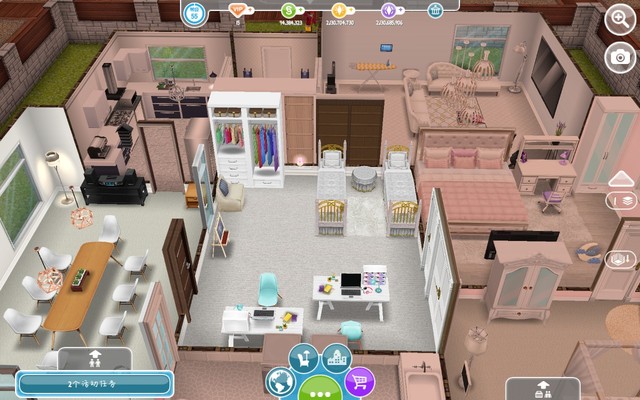This screenshot has height=400, width=640.
Task: Open the world globe map
Action: pos(281,381)
